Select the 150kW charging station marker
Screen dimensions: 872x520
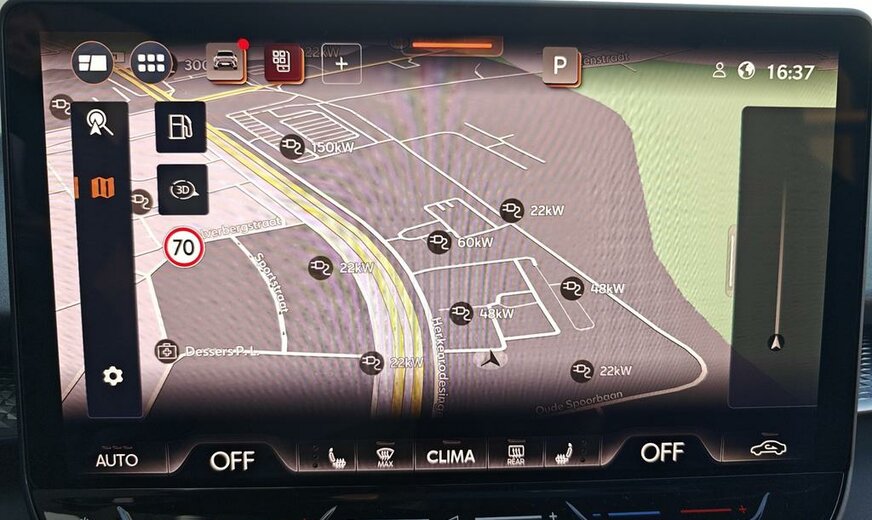292,146
